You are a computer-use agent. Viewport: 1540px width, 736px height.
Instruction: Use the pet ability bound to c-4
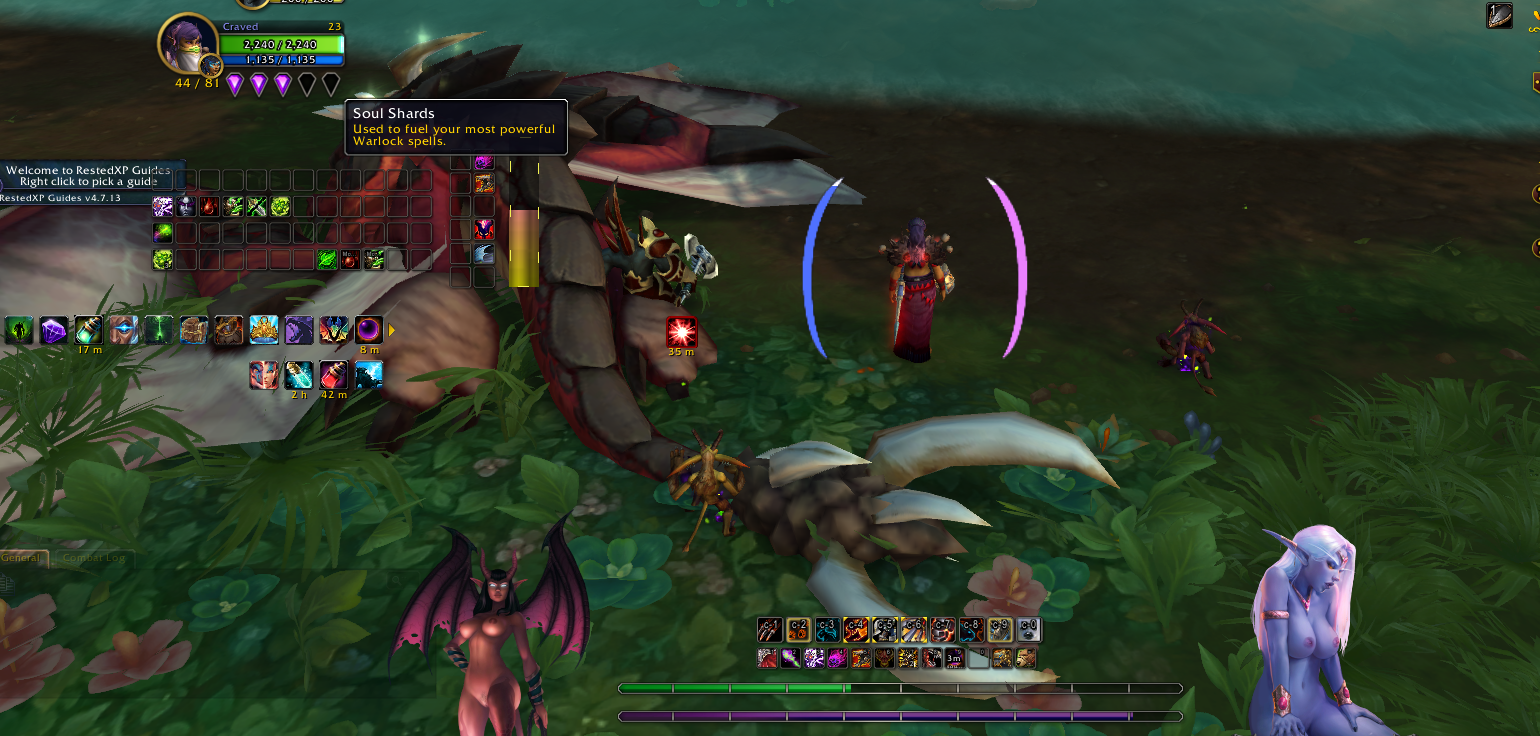[856, 629]
